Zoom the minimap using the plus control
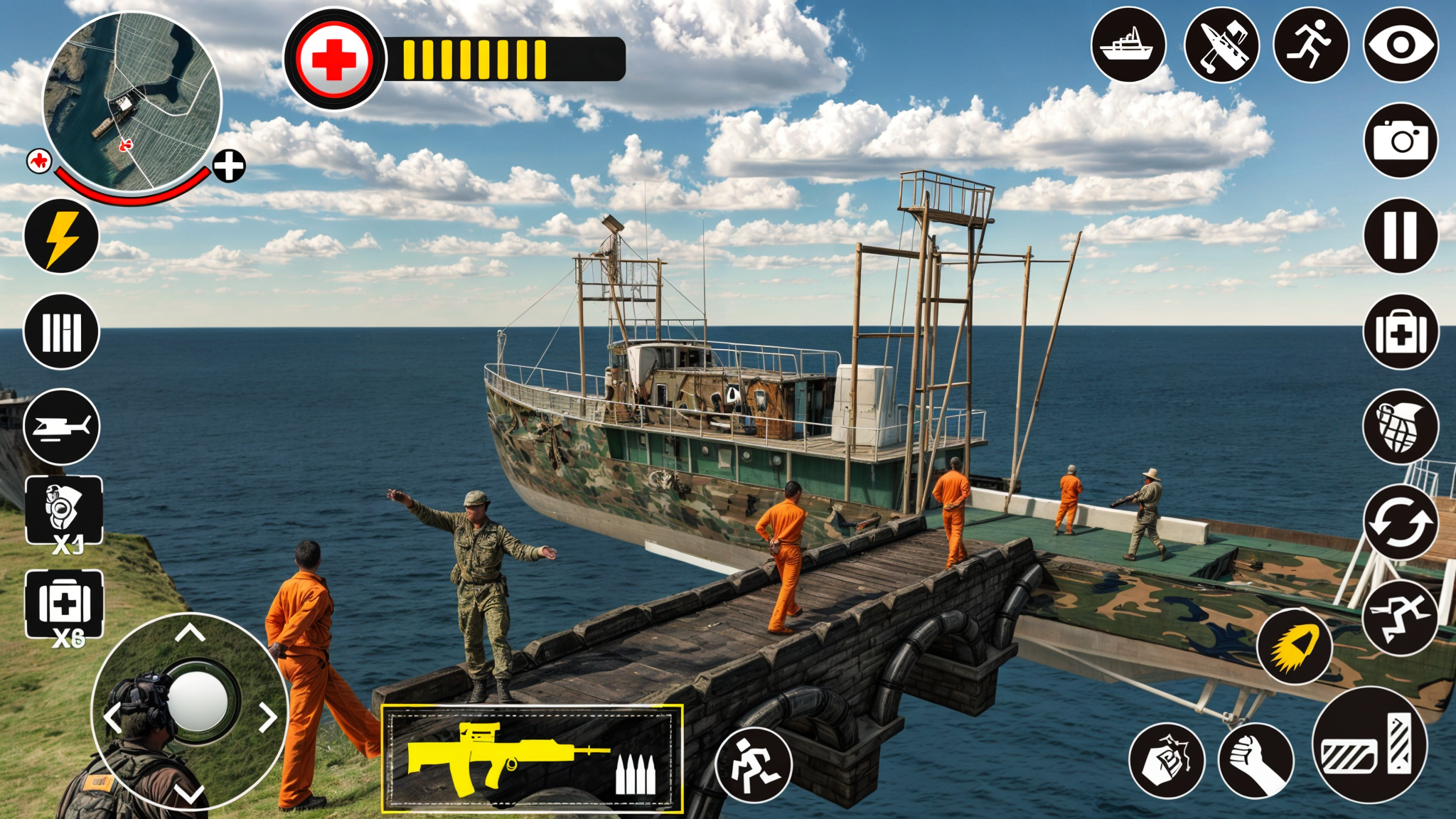 pos(227,168)
